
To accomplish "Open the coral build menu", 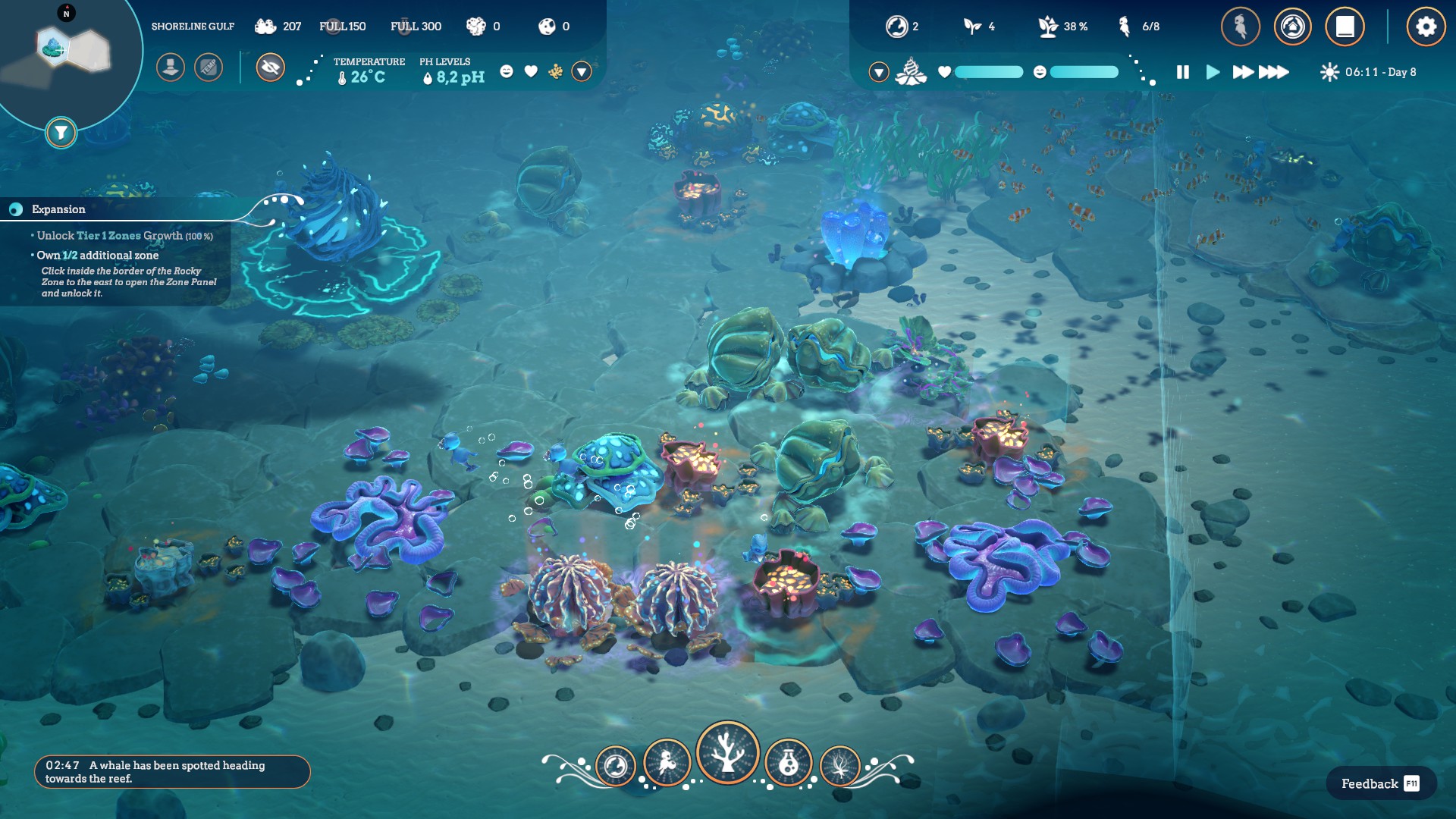I will [728, 752].
